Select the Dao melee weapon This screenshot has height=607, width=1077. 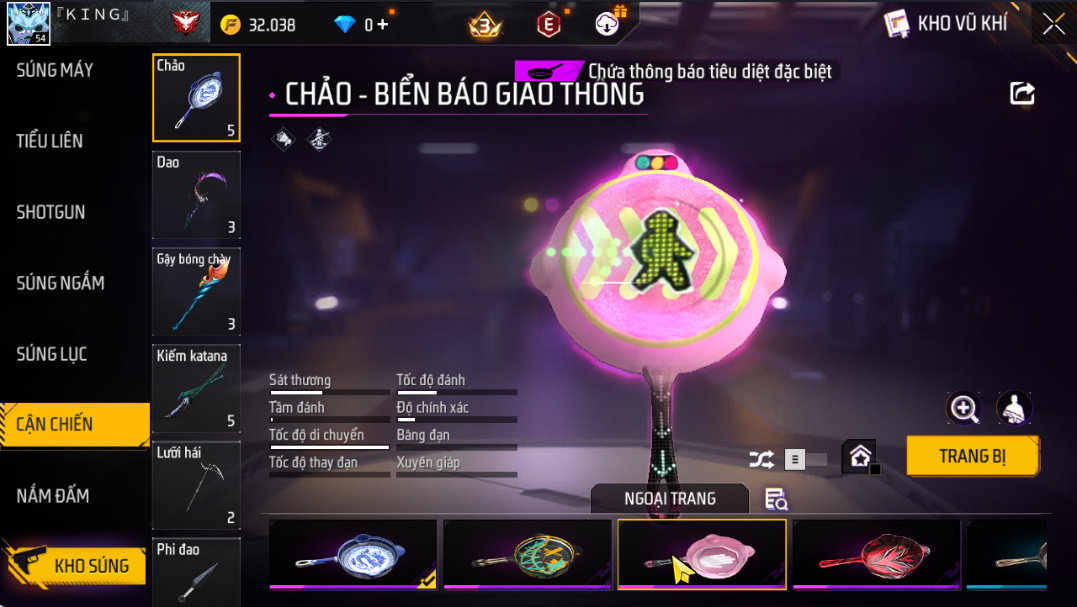(x=196, y=195)
